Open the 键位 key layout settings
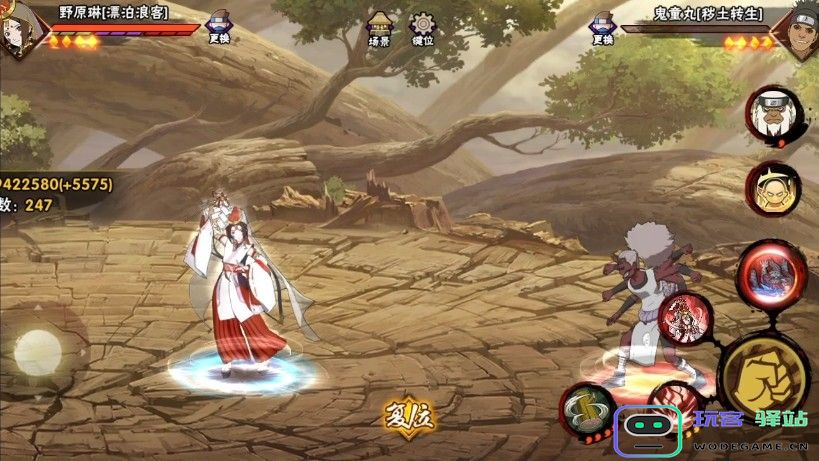 pos(423,30)
